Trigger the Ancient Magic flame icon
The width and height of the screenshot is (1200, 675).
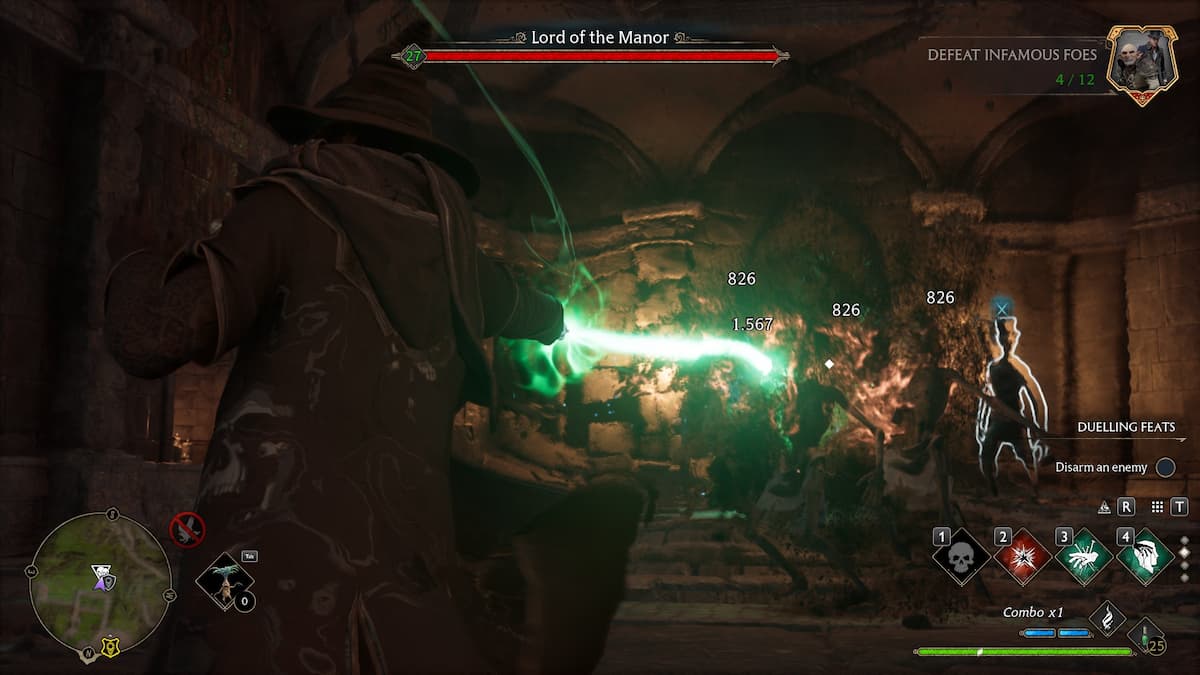(x=1107, y=618)
